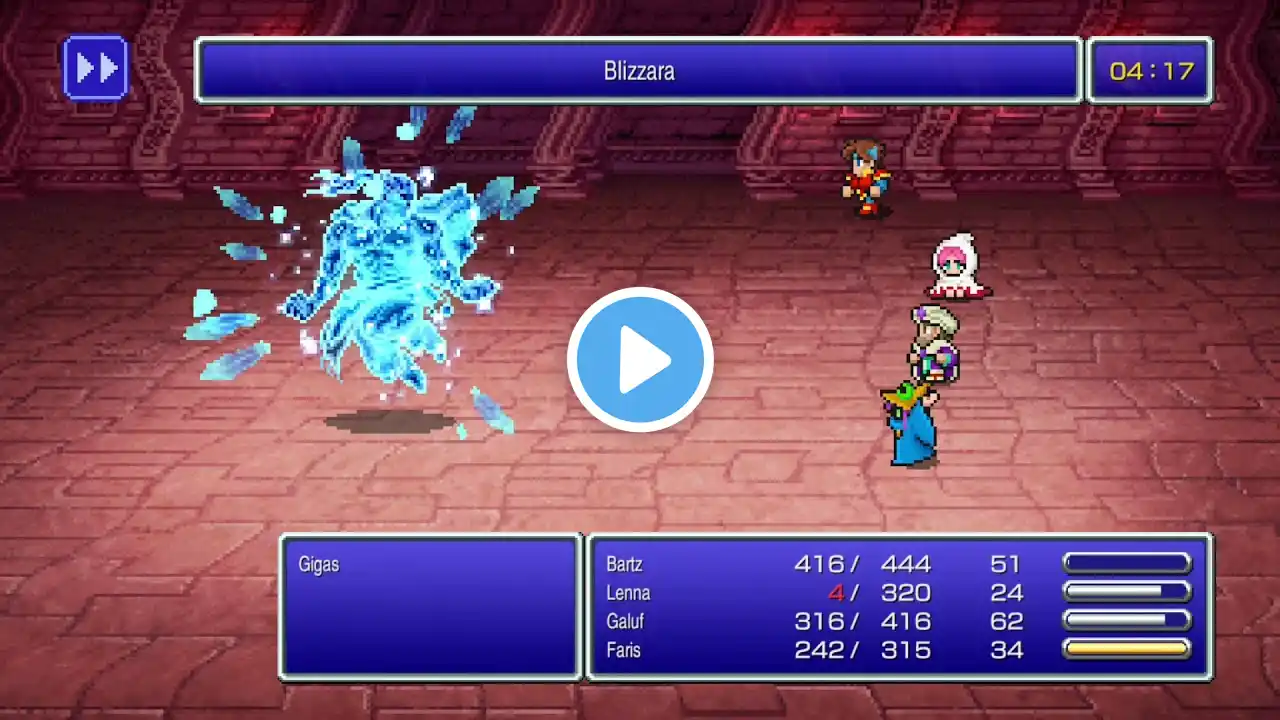This screenshot has width=1280, height=720.
Task: Select the Gigas enemy name entry
Action: click(x=319, y=565)
